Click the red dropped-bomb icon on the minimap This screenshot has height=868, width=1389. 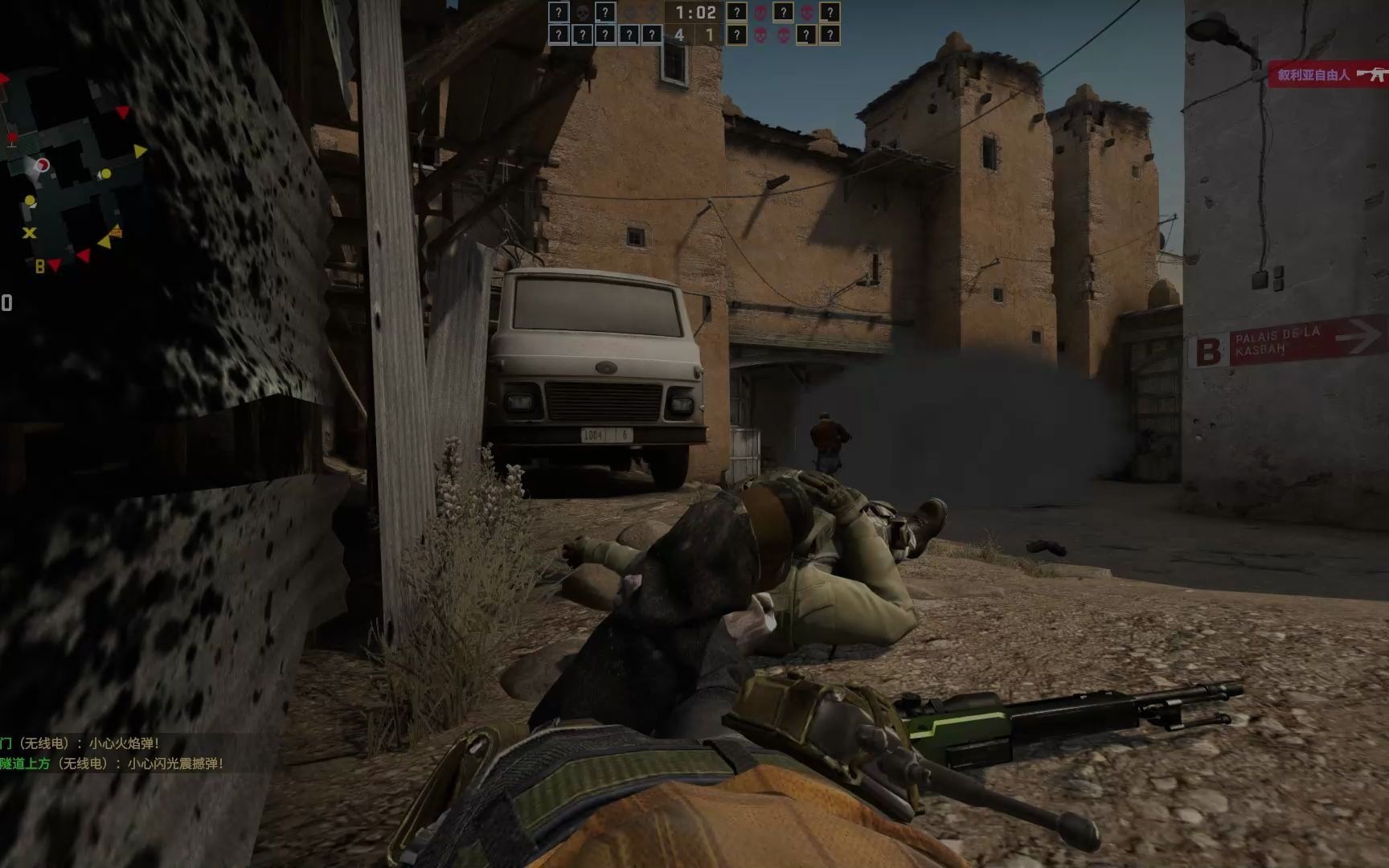point(12,137)
